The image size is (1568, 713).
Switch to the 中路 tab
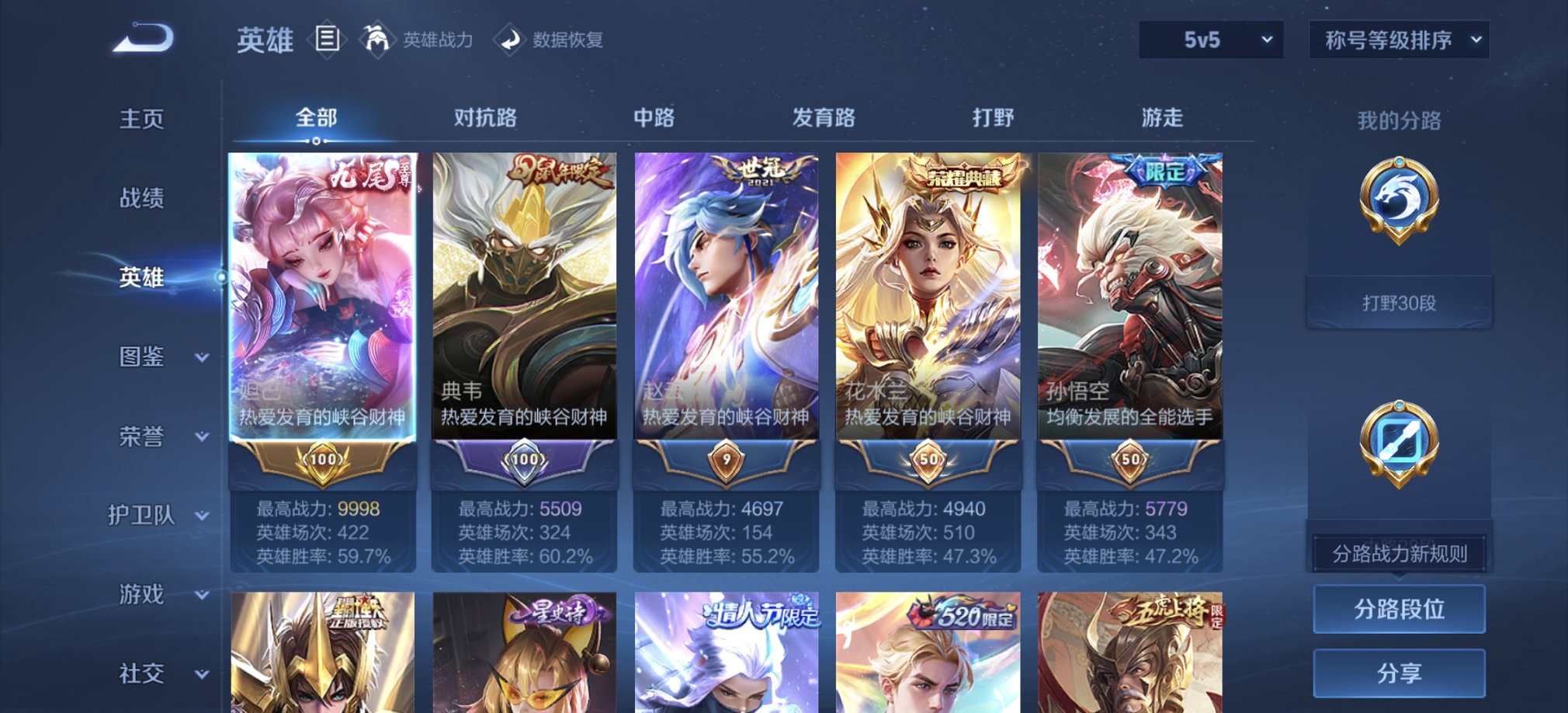point(656,117)
